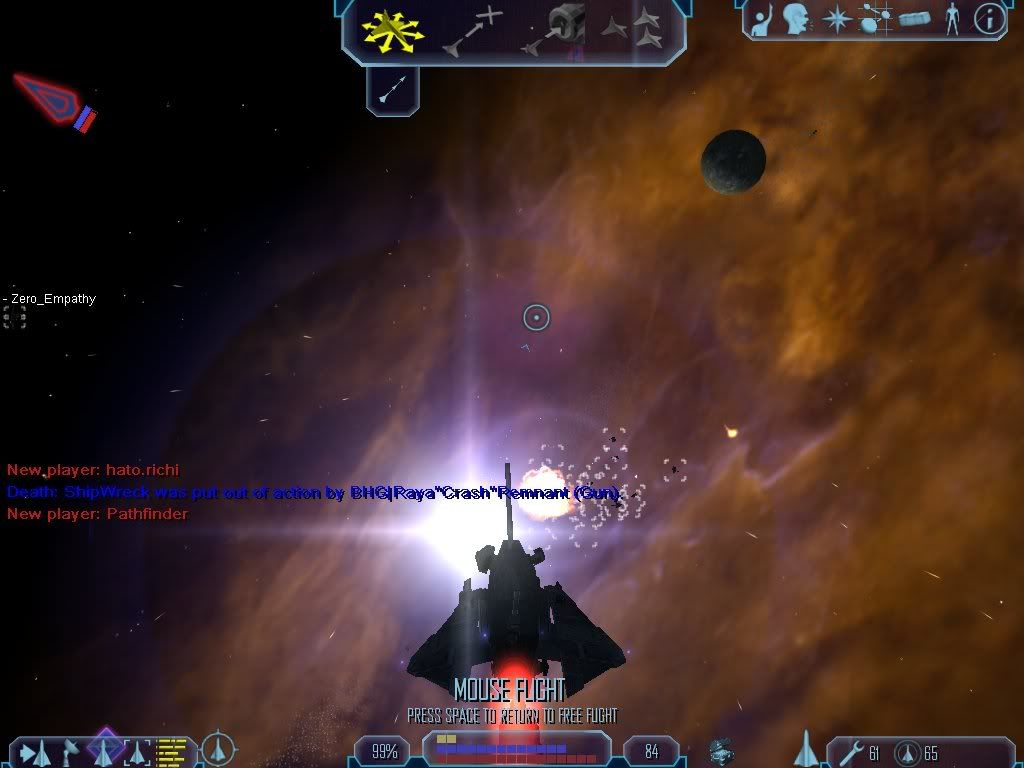Screen dimensions: 1024x768
Task: Activate the Go To maneuver icon
Action: (471, 30)
